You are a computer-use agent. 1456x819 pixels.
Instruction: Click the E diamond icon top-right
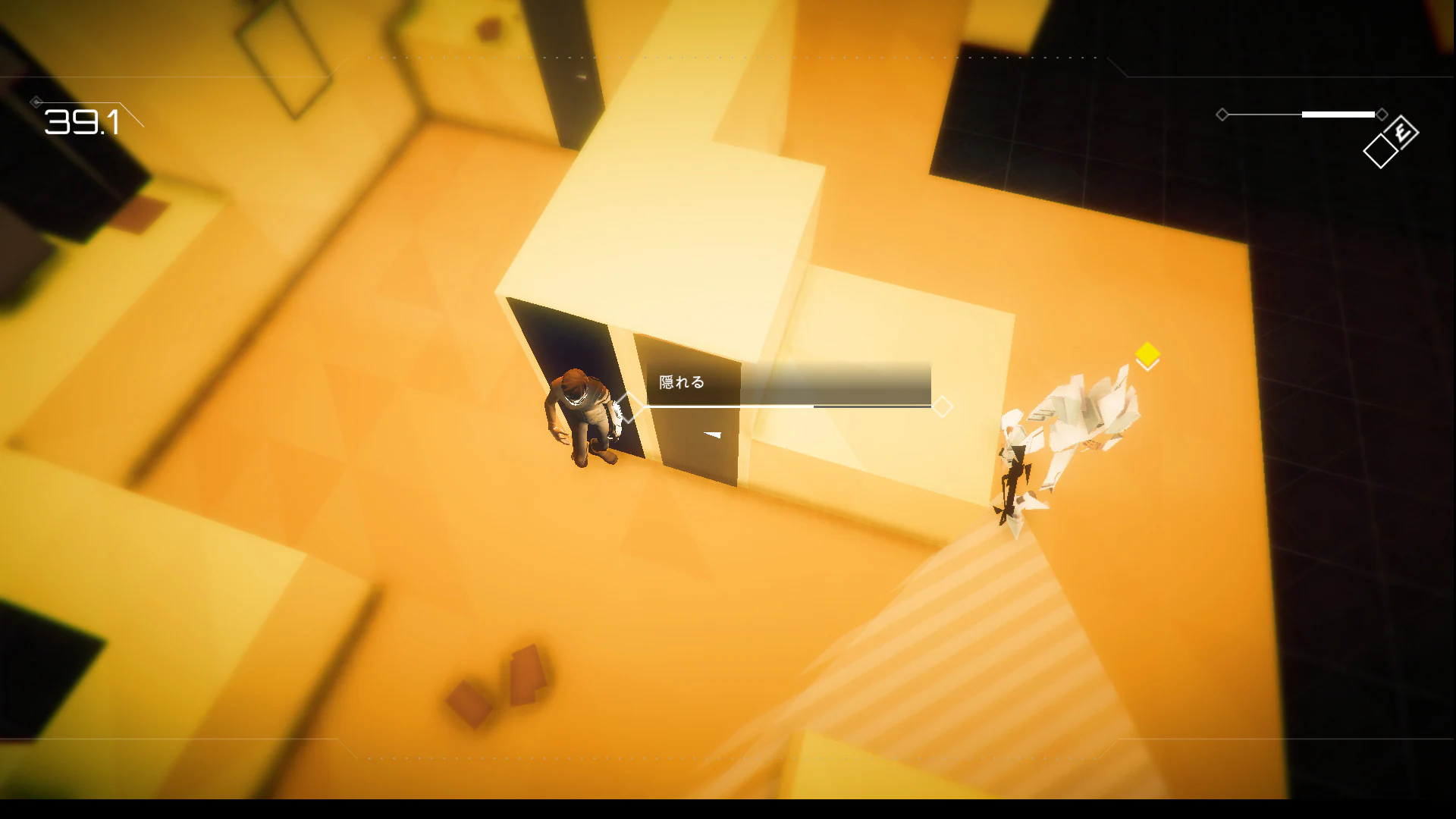coord(1400,133)
